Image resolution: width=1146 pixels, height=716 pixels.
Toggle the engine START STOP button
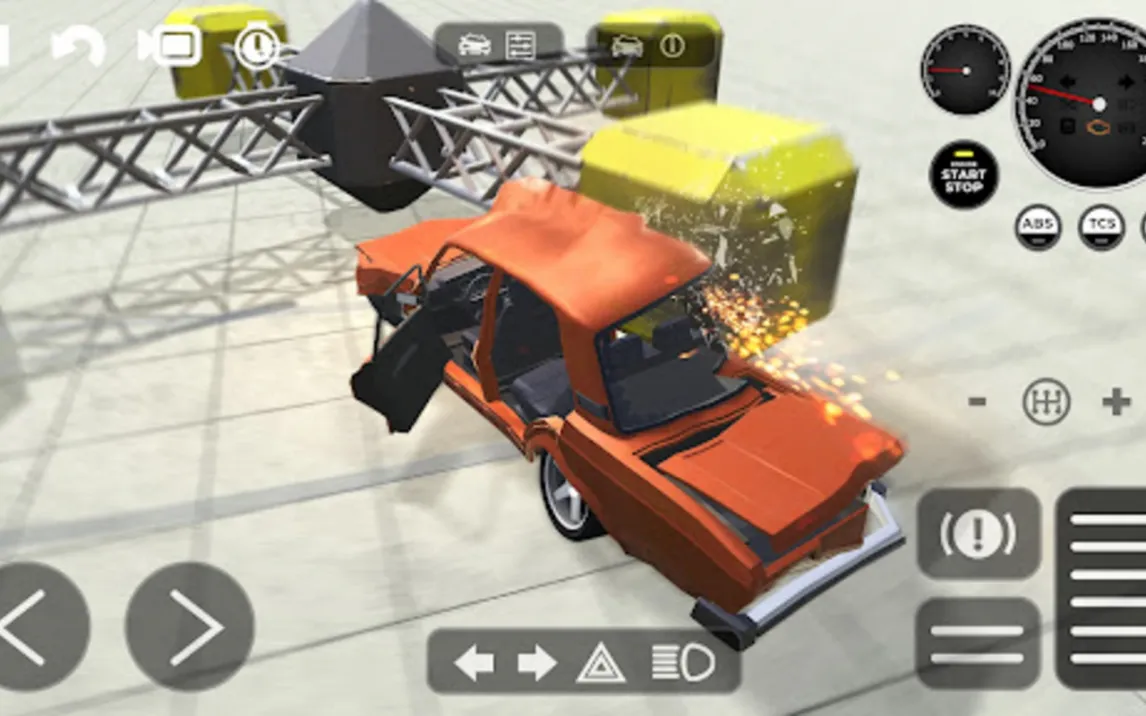click(x=963, y=175)
